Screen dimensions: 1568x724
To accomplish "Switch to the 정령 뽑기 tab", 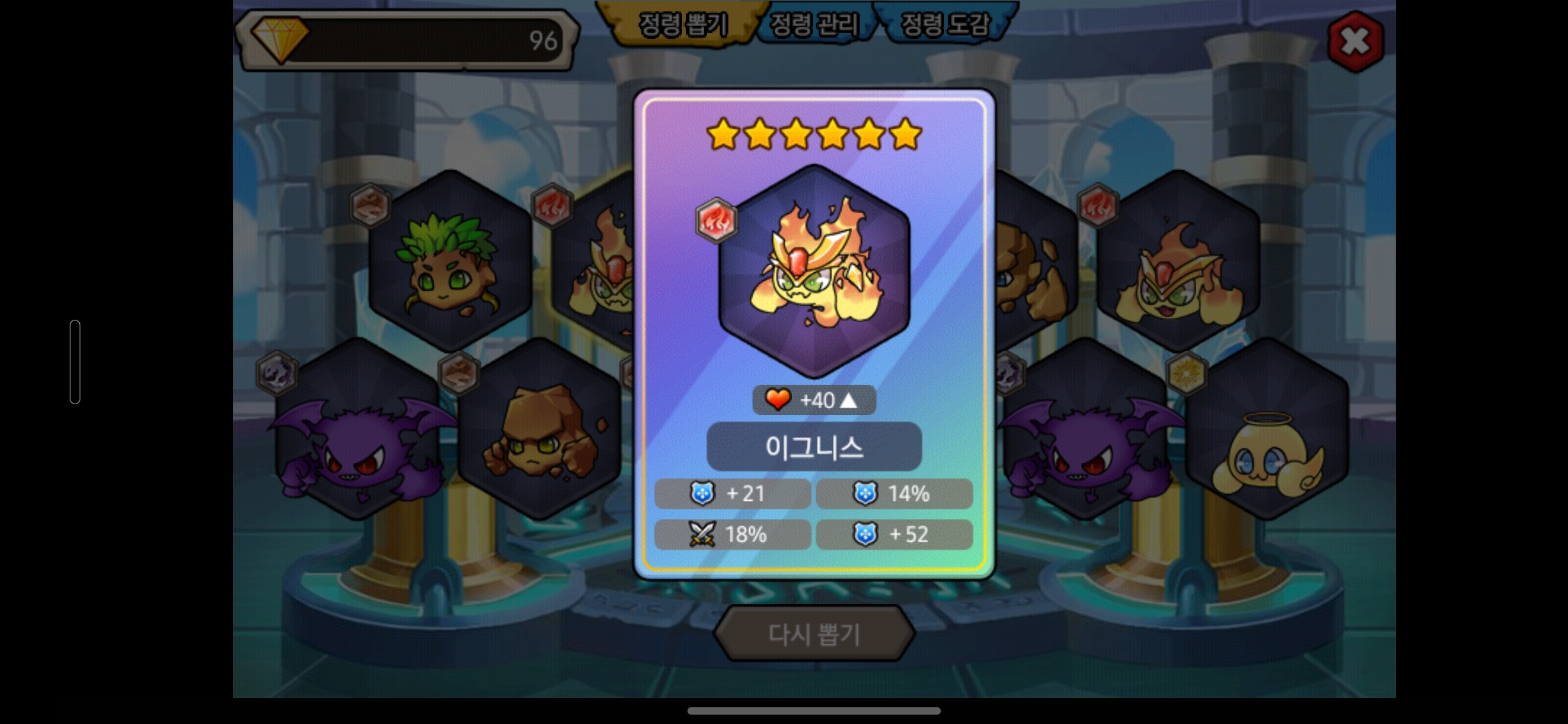I will point(682,25).
